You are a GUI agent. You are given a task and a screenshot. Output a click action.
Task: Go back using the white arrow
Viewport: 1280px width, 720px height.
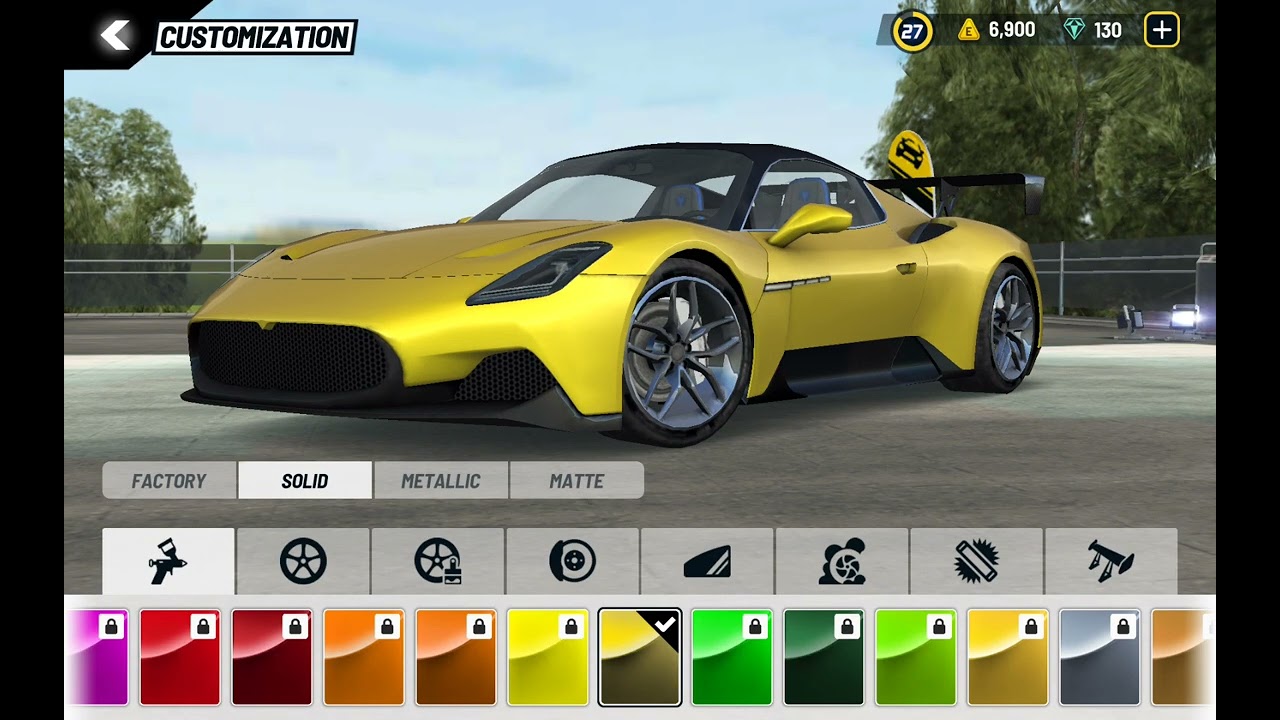(115, 37)
